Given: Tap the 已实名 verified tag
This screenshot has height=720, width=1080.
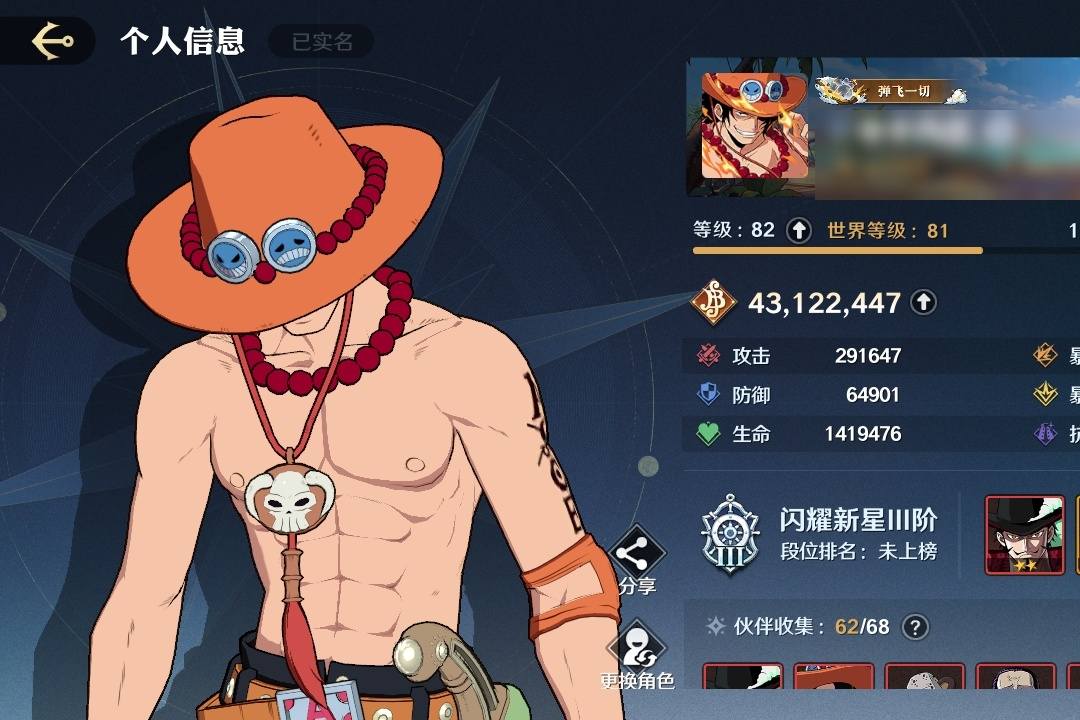Looking at the screenshot, I should coord(322,42).
